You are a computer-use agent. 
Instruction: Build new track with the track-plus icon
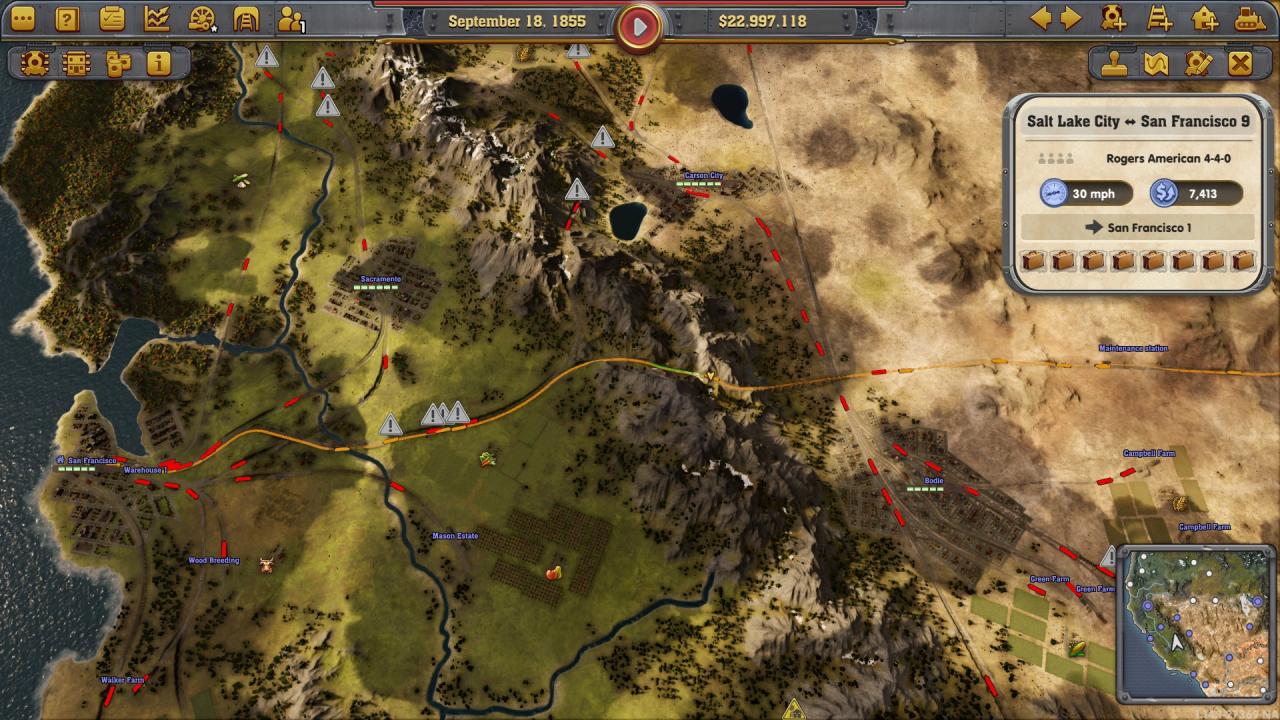coord(1159,18)
